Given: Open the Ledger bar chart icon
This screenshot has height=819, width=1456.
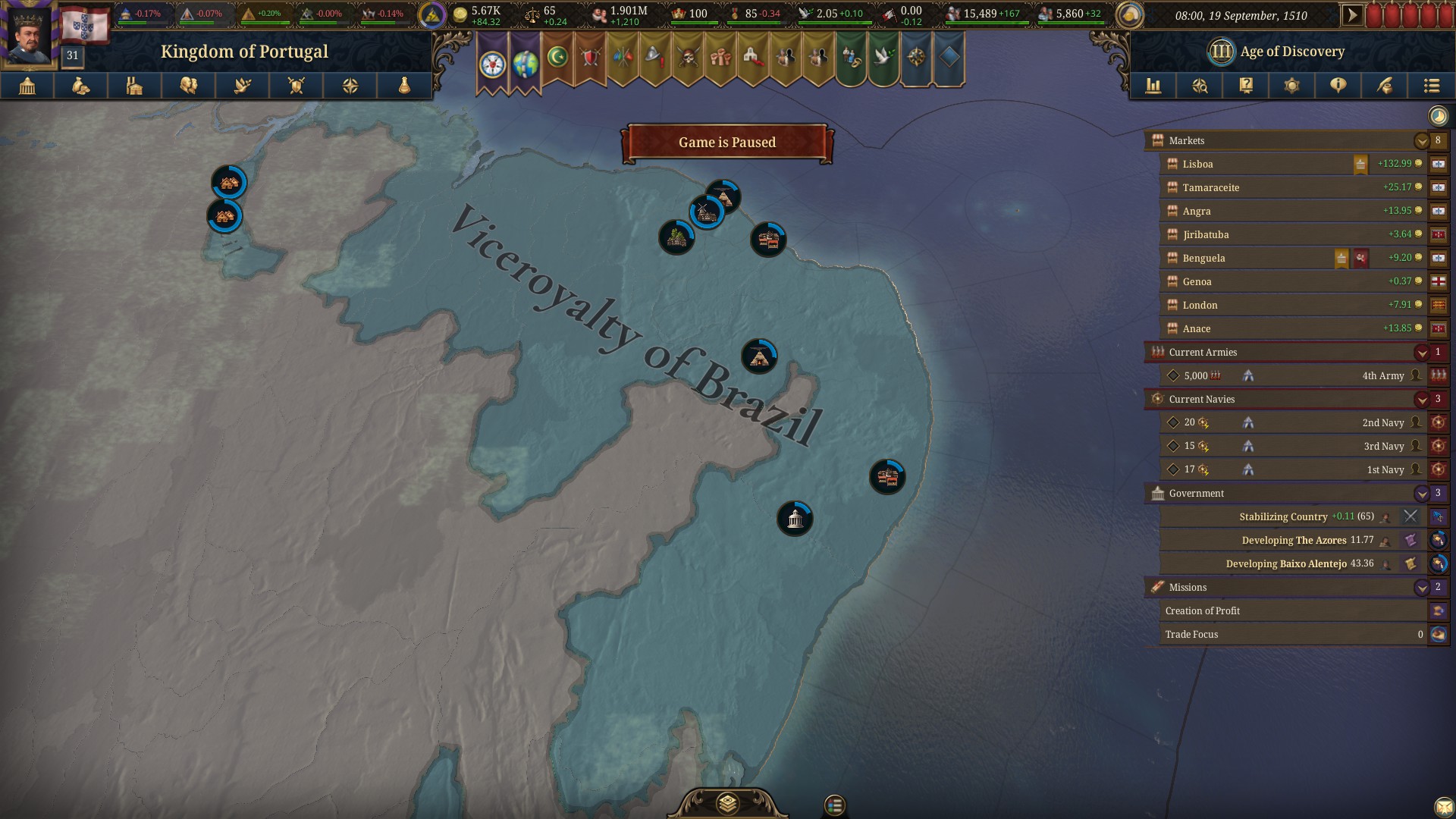Looking at the screenshot, I should pyautogui.click(x=1153, y=86).
